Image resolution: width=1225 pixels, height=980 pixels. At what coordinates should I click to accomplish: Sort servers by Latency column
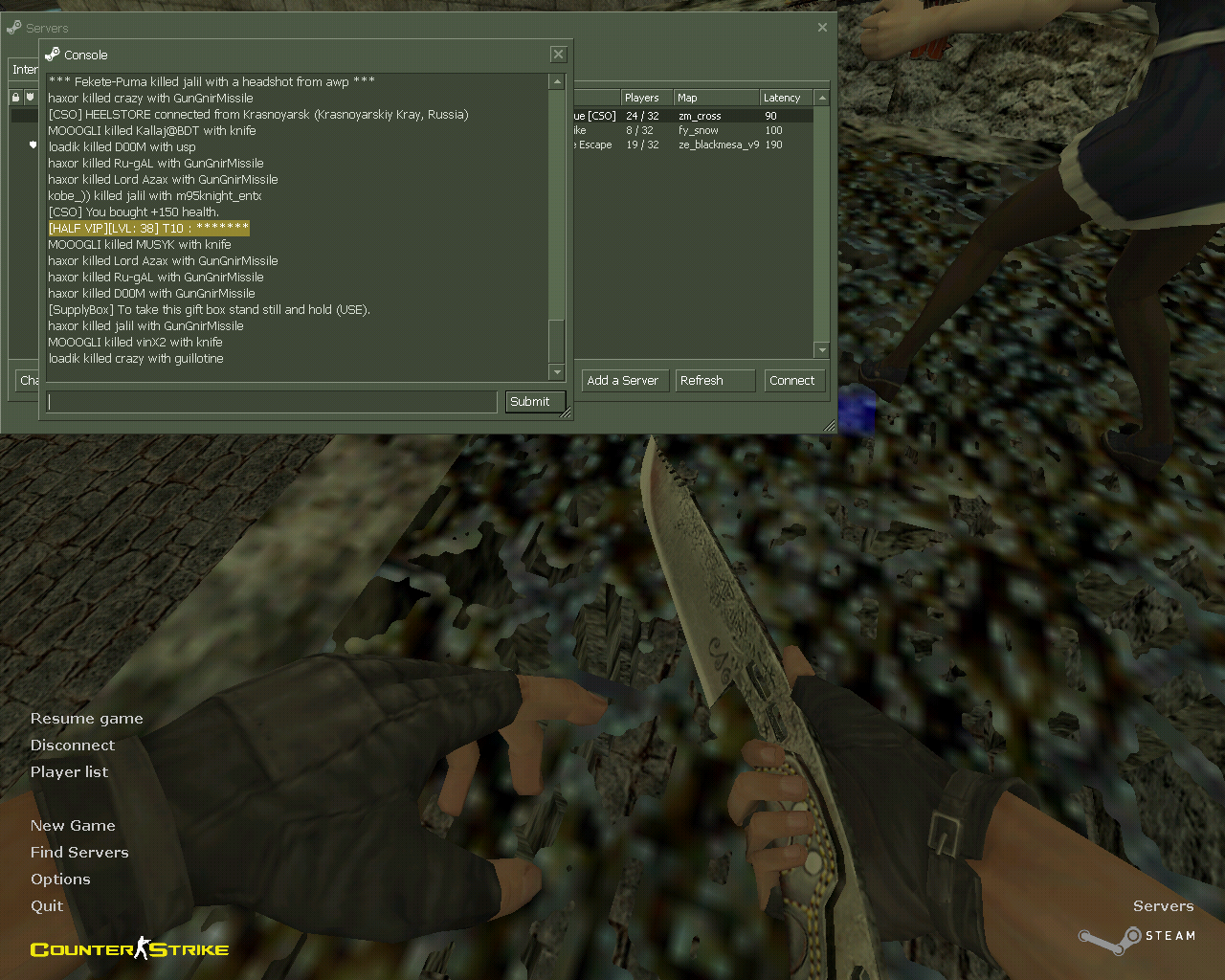[783, 98]
